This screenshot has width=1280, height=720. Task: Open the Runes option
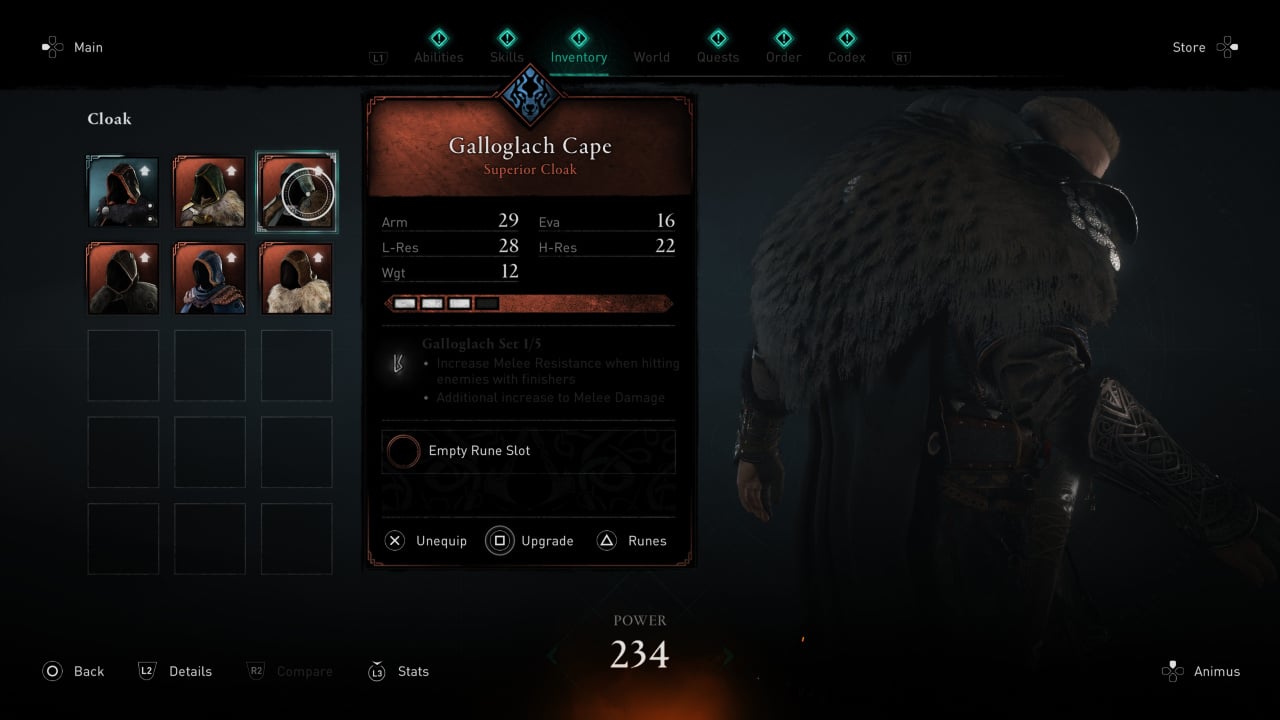[632, 541]
